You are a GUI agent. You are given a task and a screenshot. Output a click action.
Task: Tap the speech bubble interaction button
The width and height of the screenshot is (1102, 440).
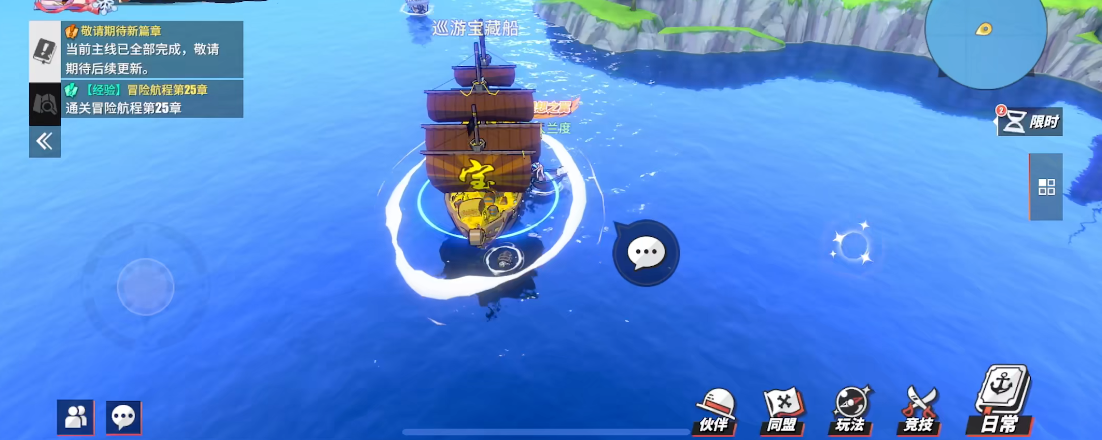(x=645, y=253)
